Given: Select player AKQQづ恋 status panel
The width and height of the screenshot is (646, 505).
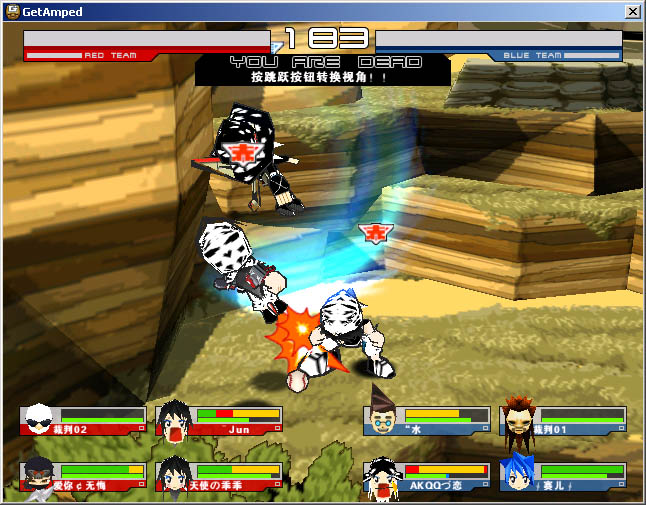Looking at the screenshot, I should 427,476.
